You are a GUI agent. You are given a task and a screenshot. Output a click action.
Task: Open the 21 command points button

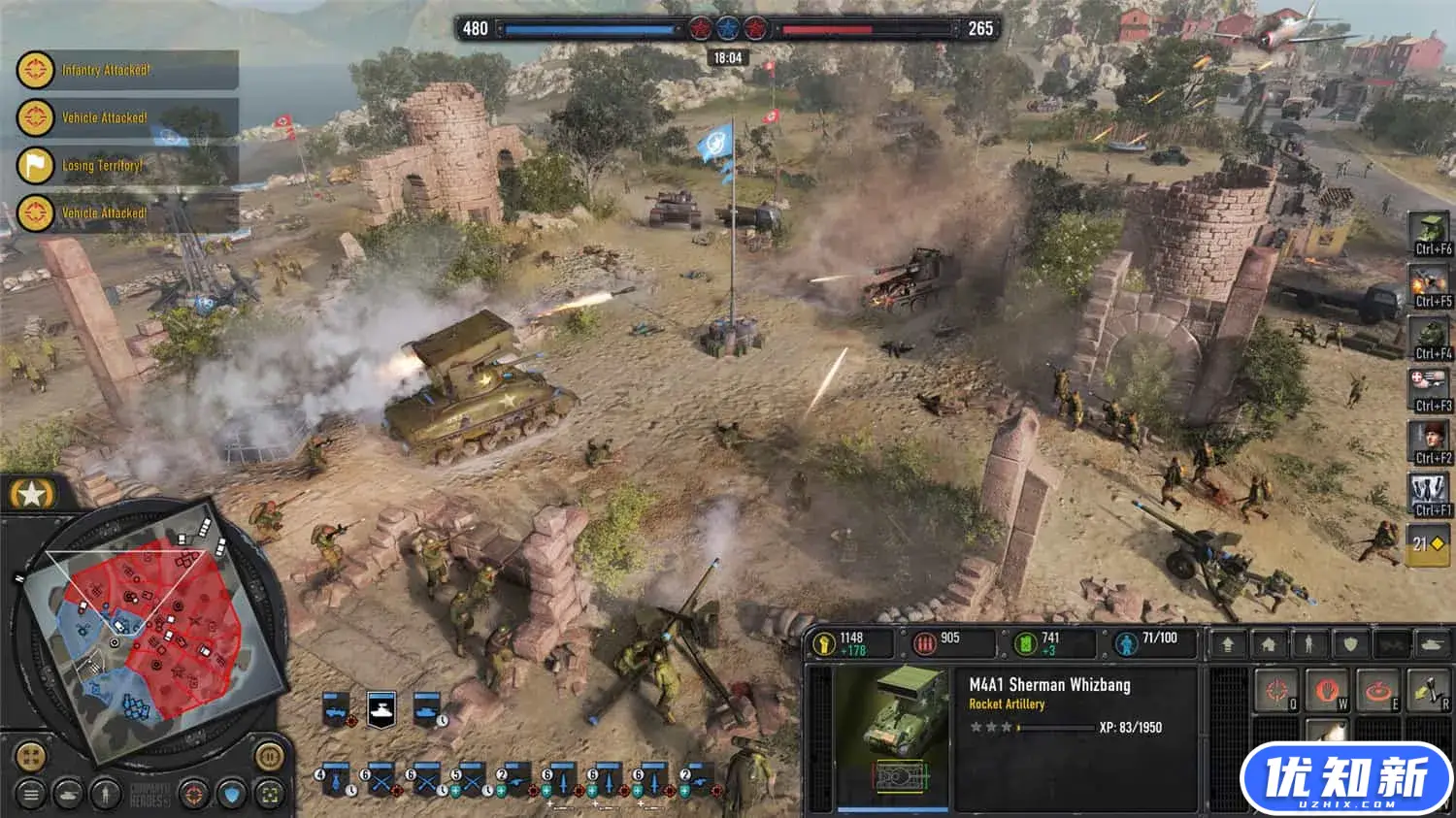1427,544
